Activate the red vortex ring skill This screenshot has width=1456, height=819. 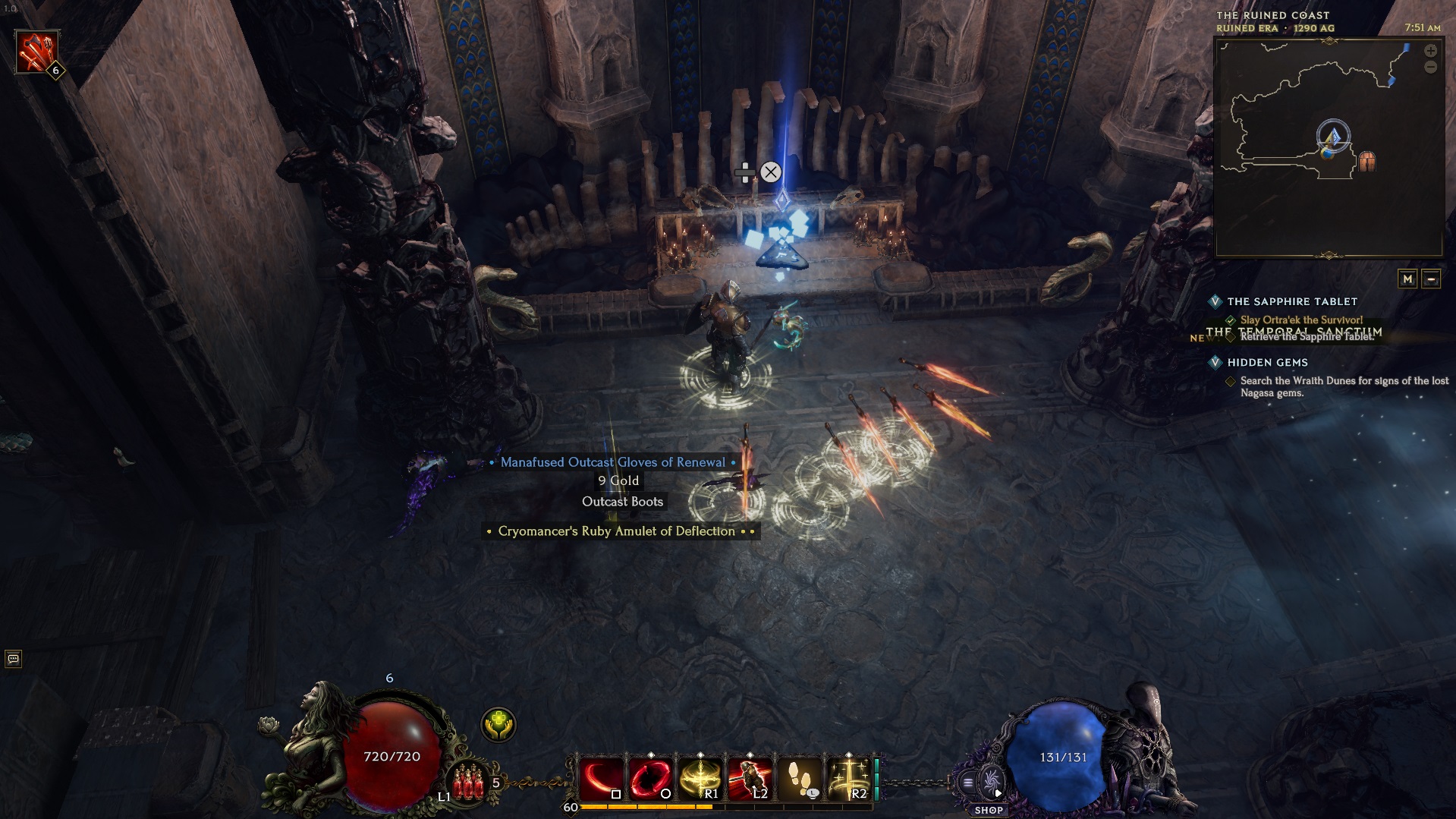point(650,780)
